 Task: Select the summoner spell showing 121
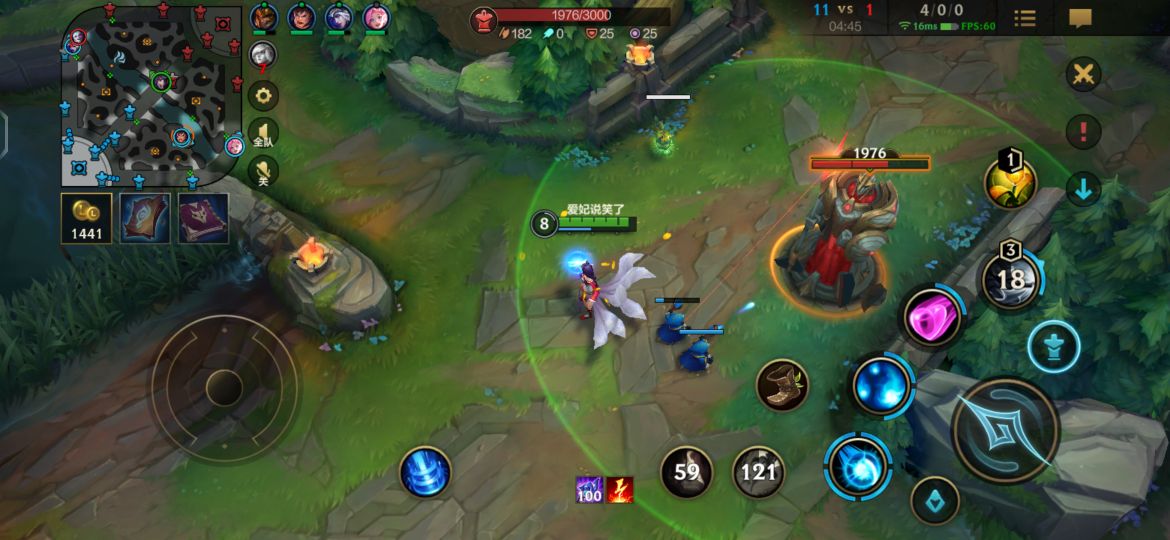(x=758, y=471)
